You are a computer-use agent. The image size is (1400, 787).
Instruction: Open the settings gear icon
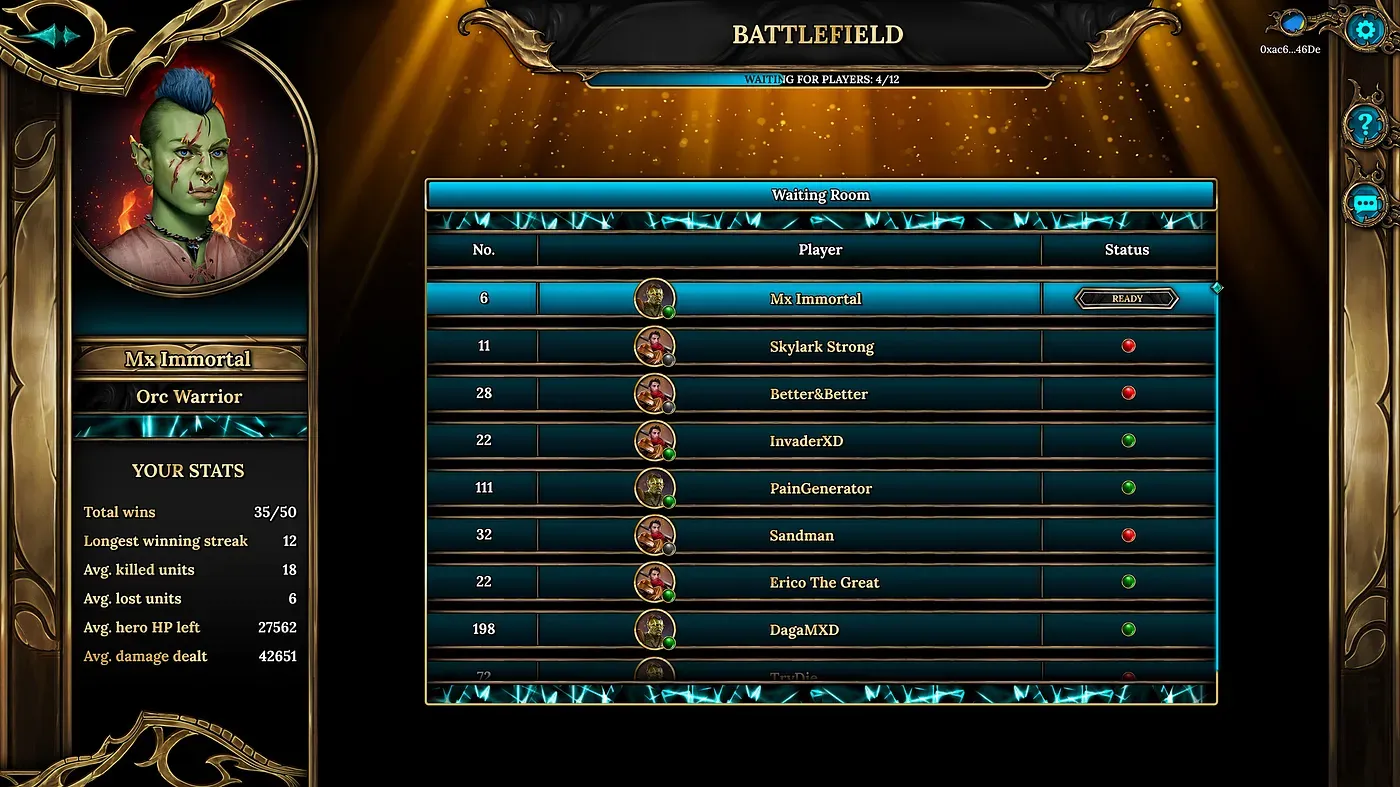[x=1364, y=28]
